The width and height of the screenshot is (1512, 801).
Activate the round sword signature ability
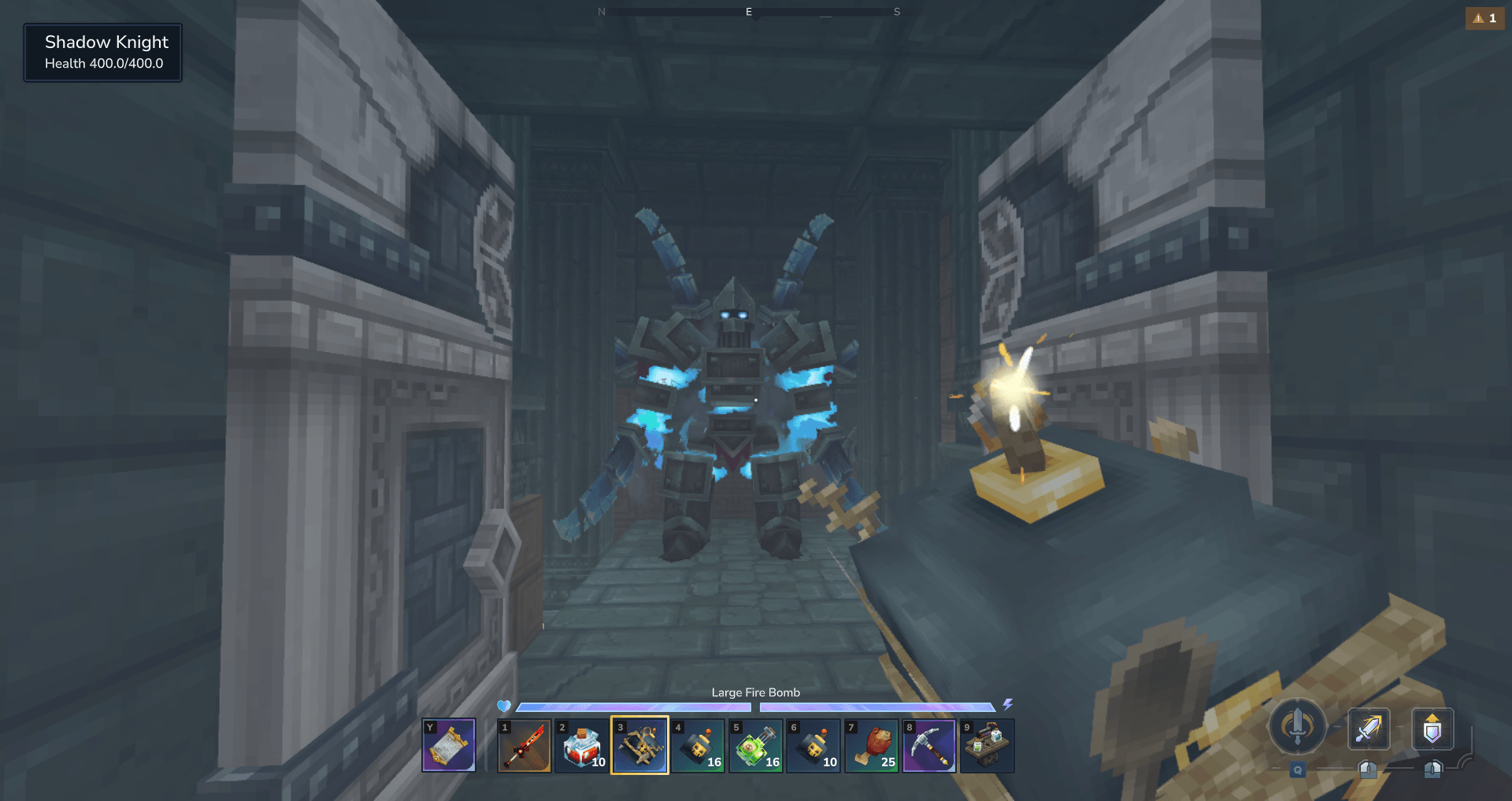[1297, 726]
